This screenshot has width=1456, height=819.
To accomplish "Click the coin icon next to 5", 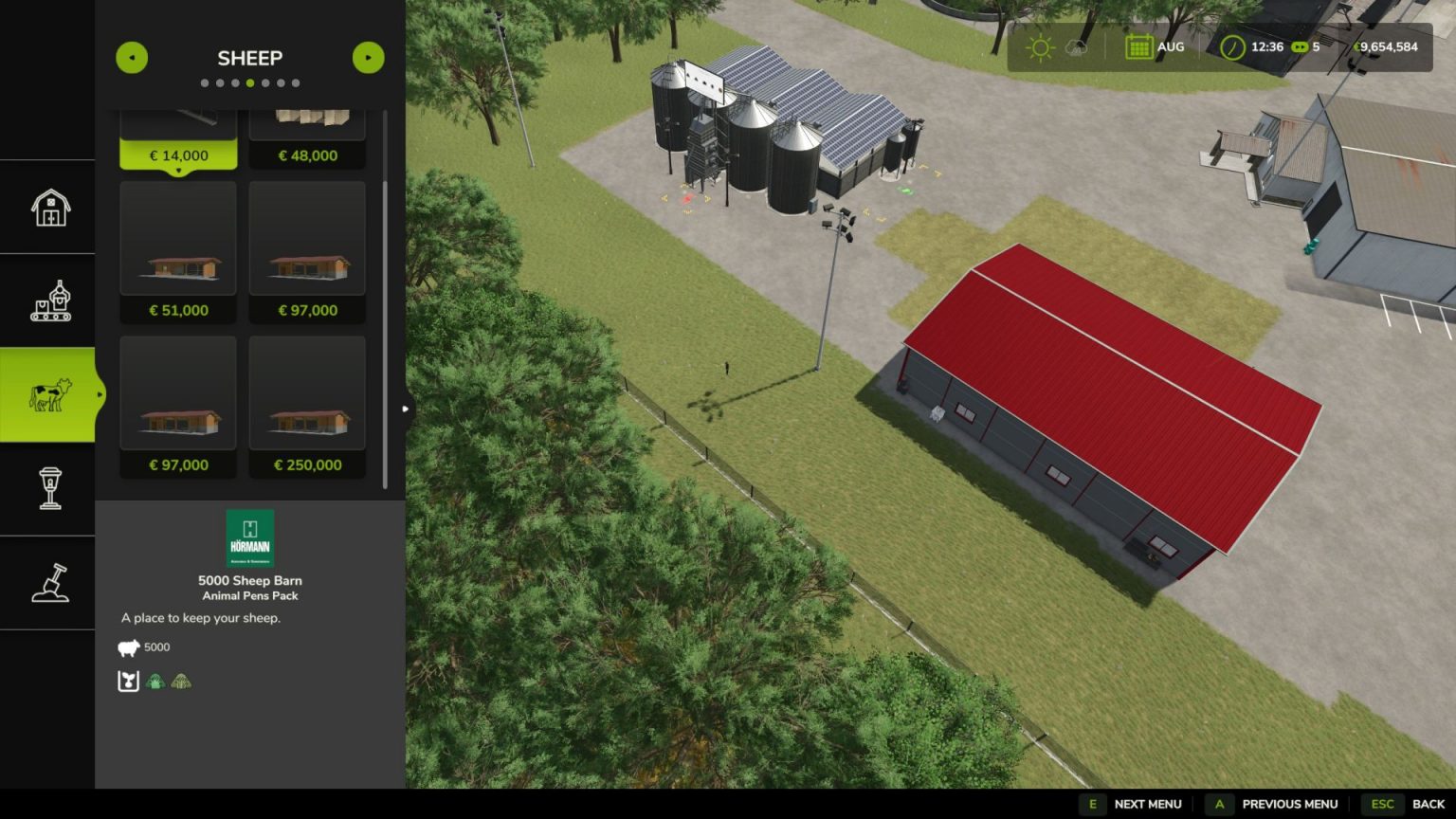I will [x=1300, y=45].
